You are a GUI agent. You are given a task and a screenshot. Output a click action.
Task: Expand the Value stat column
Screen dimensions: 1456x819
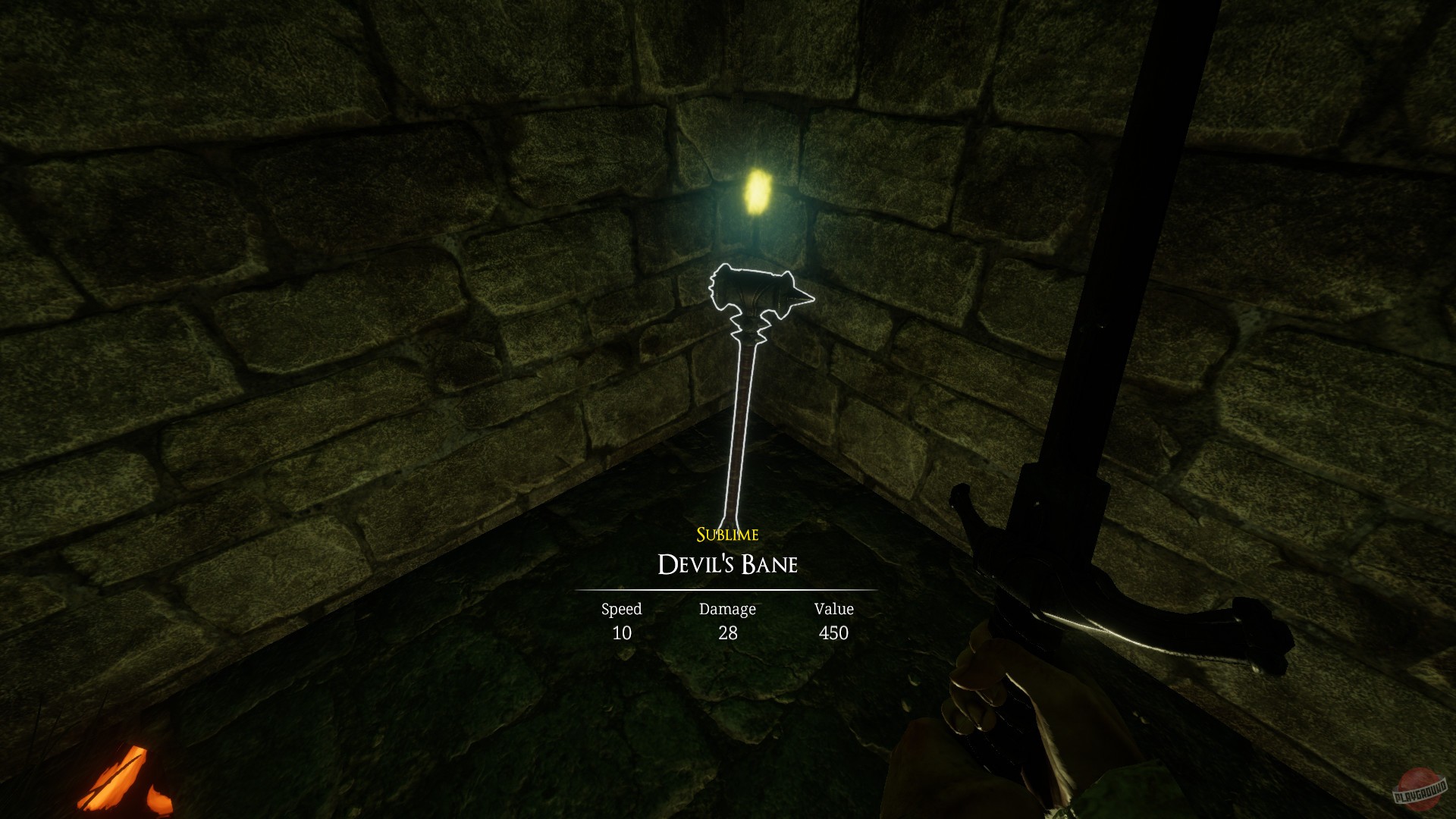(x=833, y=620)
